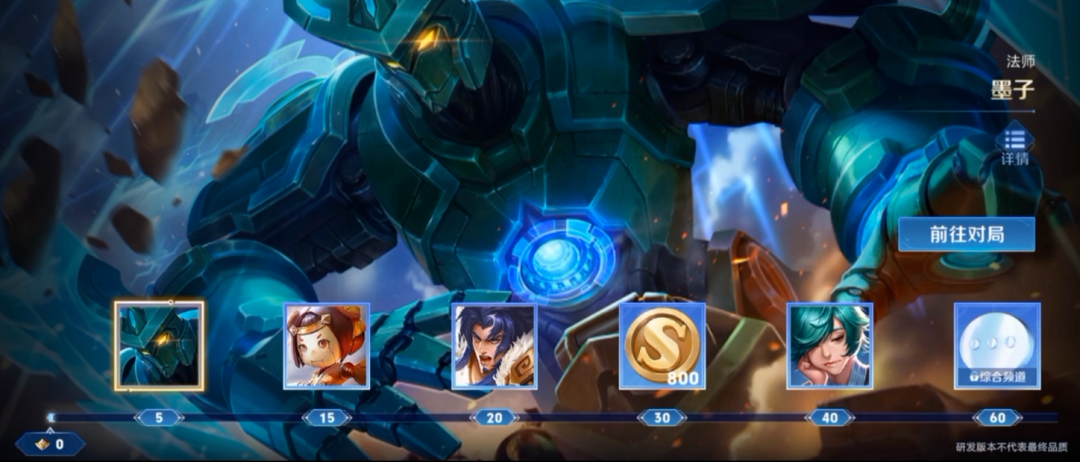The image size is (1080, 462).
Task: Click the level 5 milestone marker
Action: coord(159,418)
